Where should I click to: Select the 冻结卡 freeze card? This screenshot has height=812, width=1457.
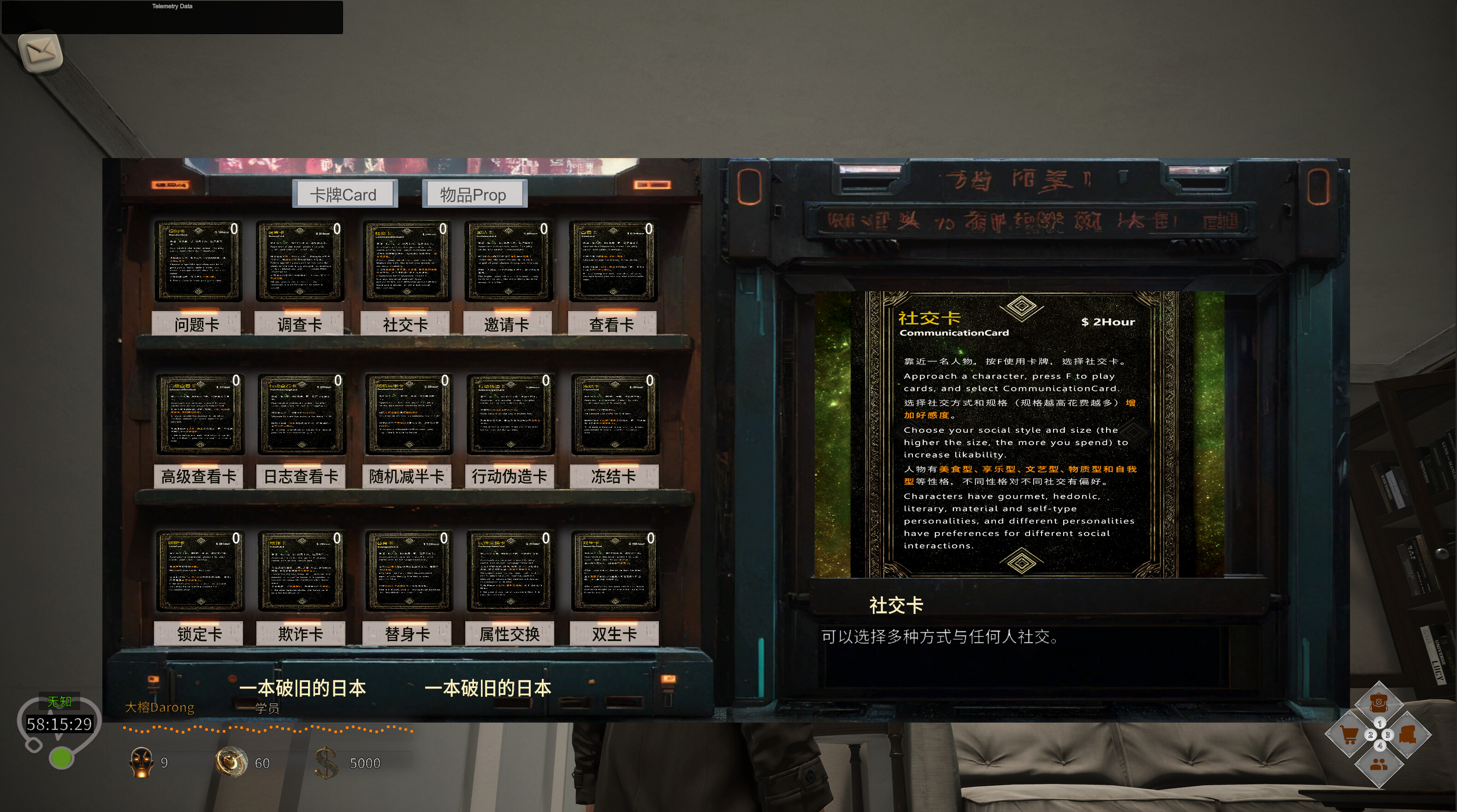pyautogui.click(x=613, y=414)
